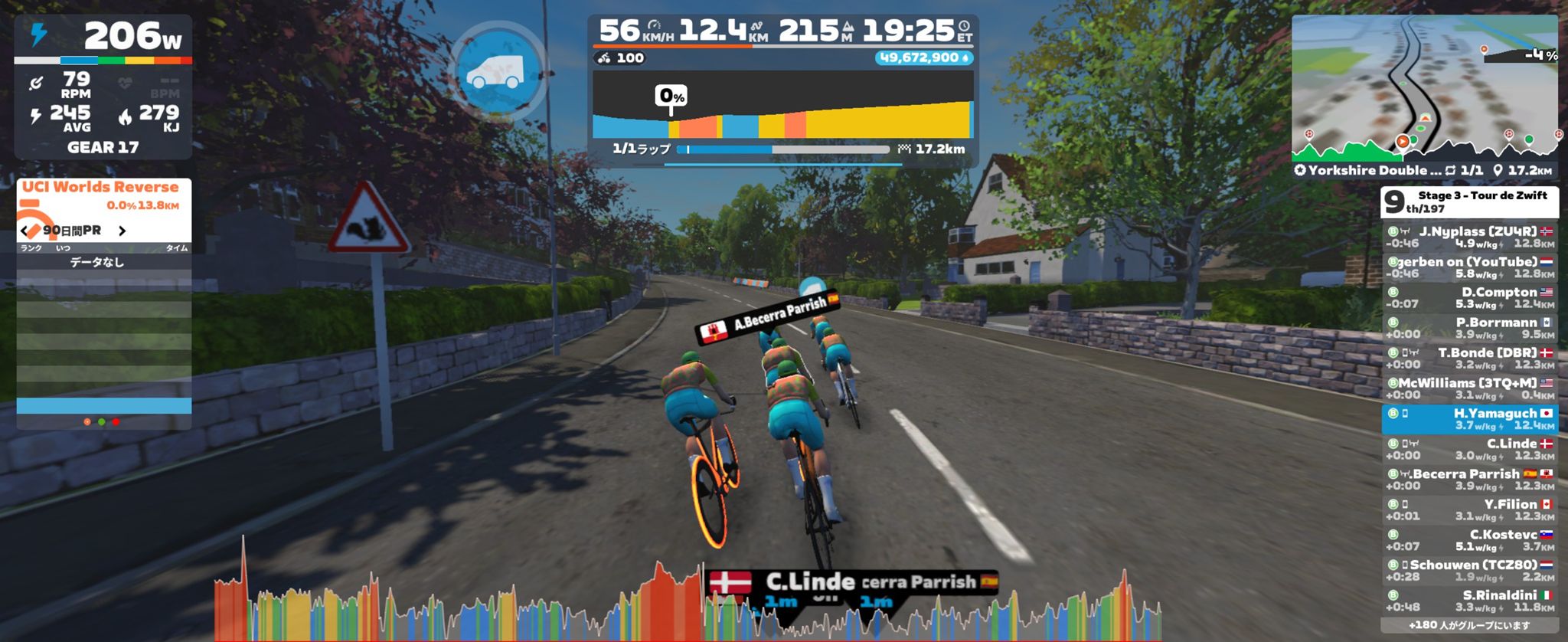This screenshot has height=642, width=1568.
Task: Select rider Schouwen (TCZ80) in the list
Action: [x=1469, y=571]
